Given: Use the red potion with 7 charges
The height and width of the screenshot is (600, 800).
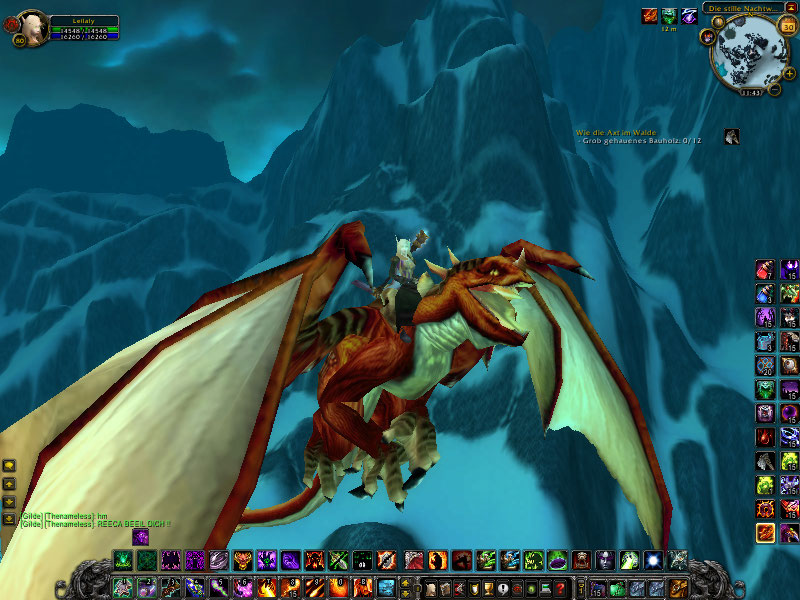Looking at the screenshot, I should [765, 270].
